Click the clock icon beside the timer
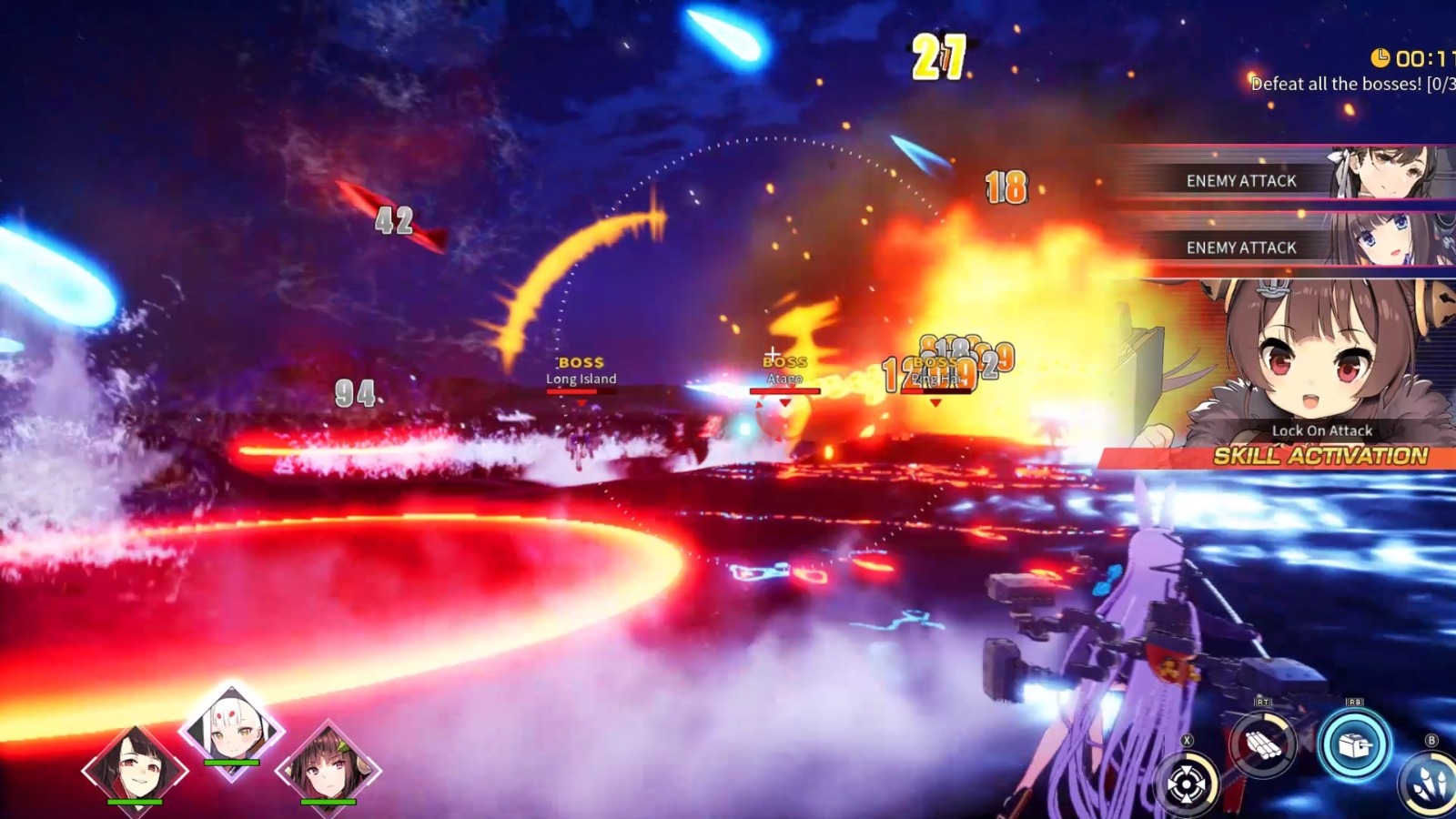This screenshot has height=819, width=1456. point(1379,57)
